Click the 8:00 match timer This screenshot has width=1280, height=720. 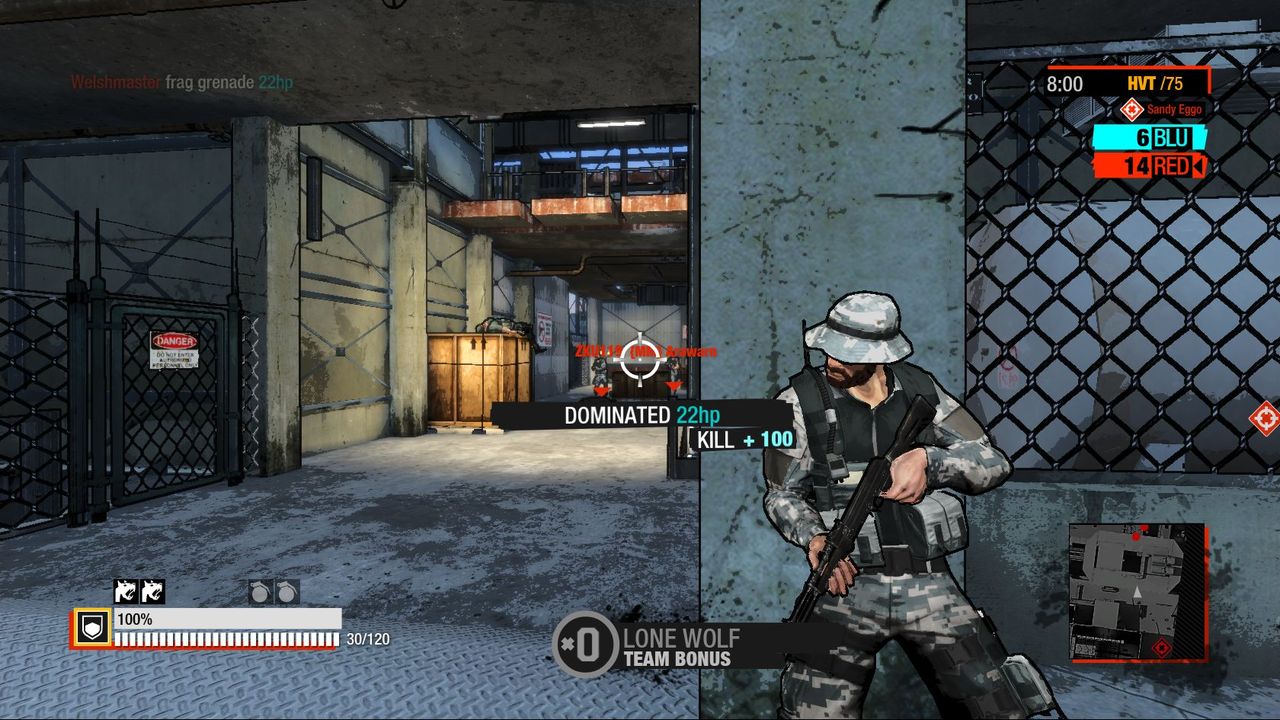point(1063,85)
